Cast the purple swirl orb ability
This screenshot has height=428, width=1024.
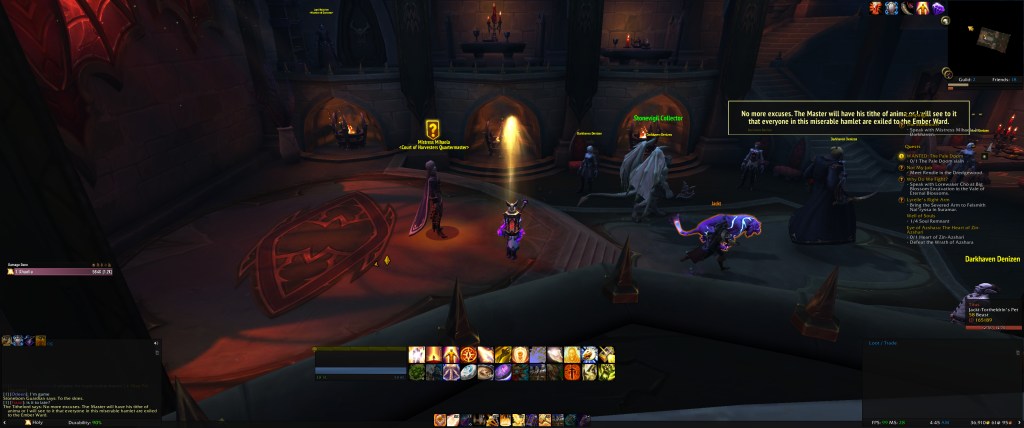503,371
